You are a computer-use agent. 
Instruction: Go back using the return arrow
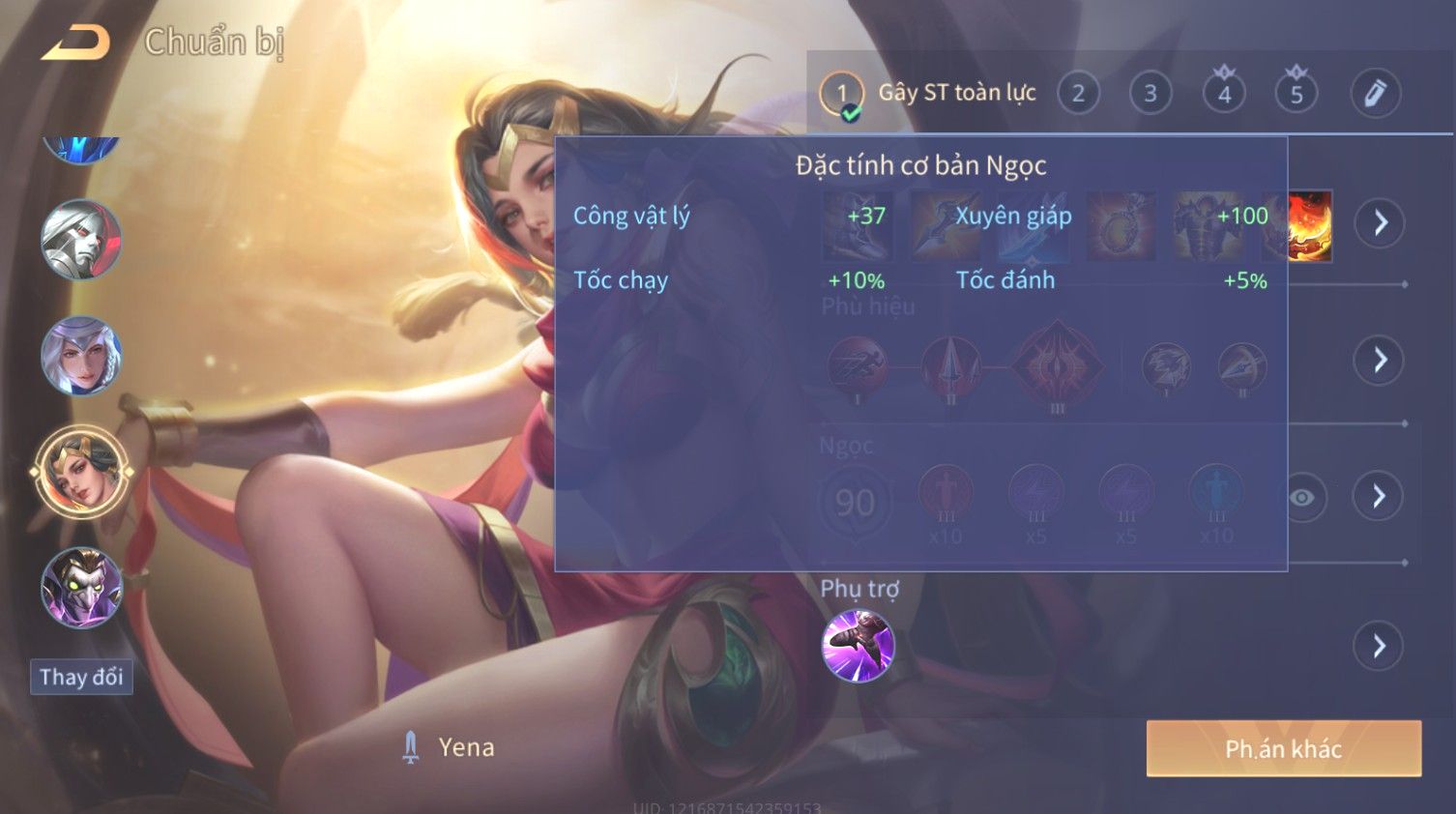[x=75, y=44]
